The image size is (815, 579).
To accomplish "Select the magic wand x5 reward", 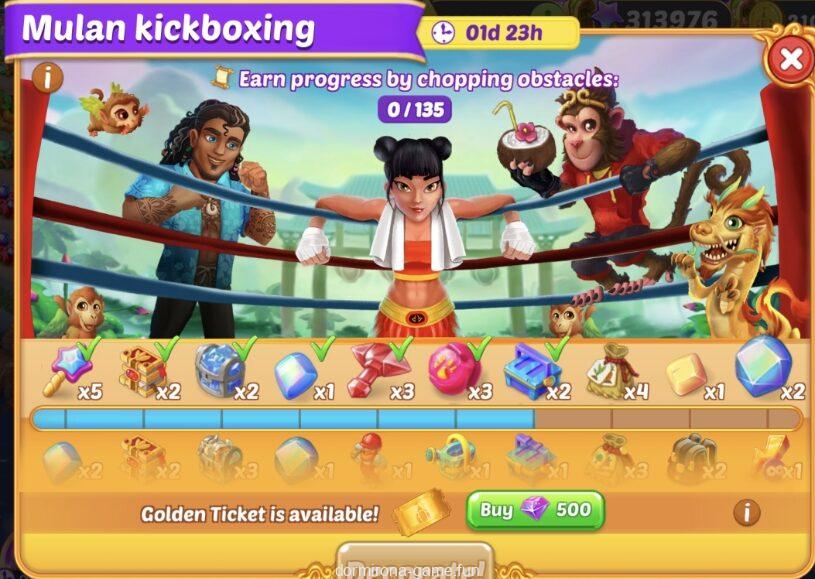I will click(65, 370).
